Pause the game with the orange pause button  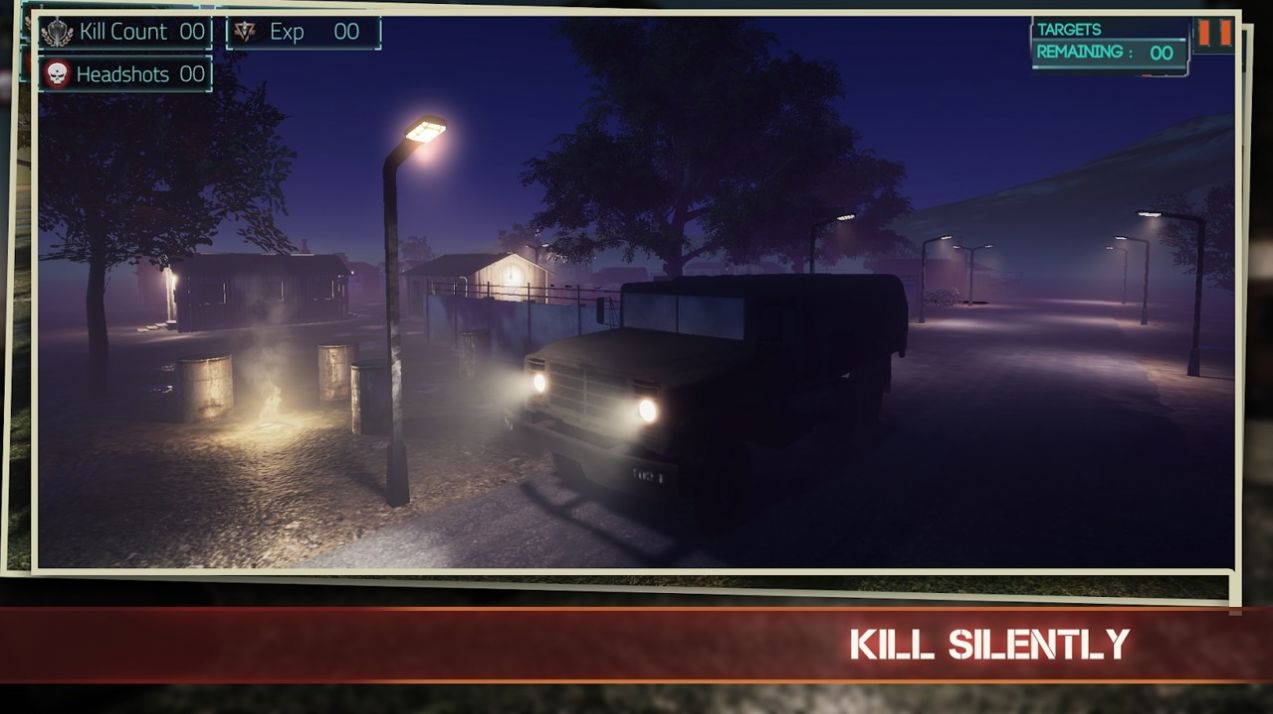[x=1214, y=33]
